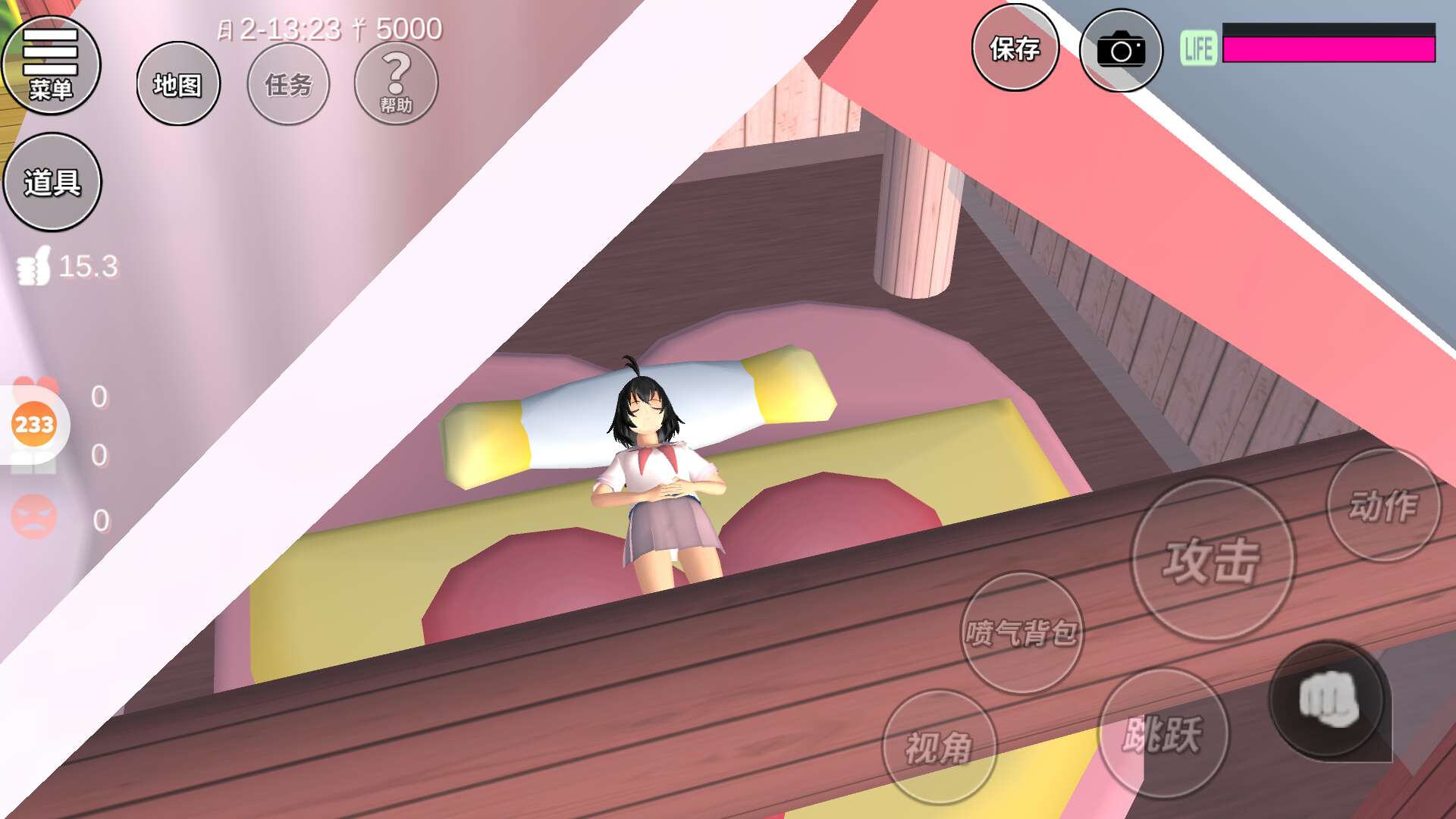Screen dimensions: 1456x819
Task: Tap the 跳跃 jump button
Action: tap(1163, 733)
